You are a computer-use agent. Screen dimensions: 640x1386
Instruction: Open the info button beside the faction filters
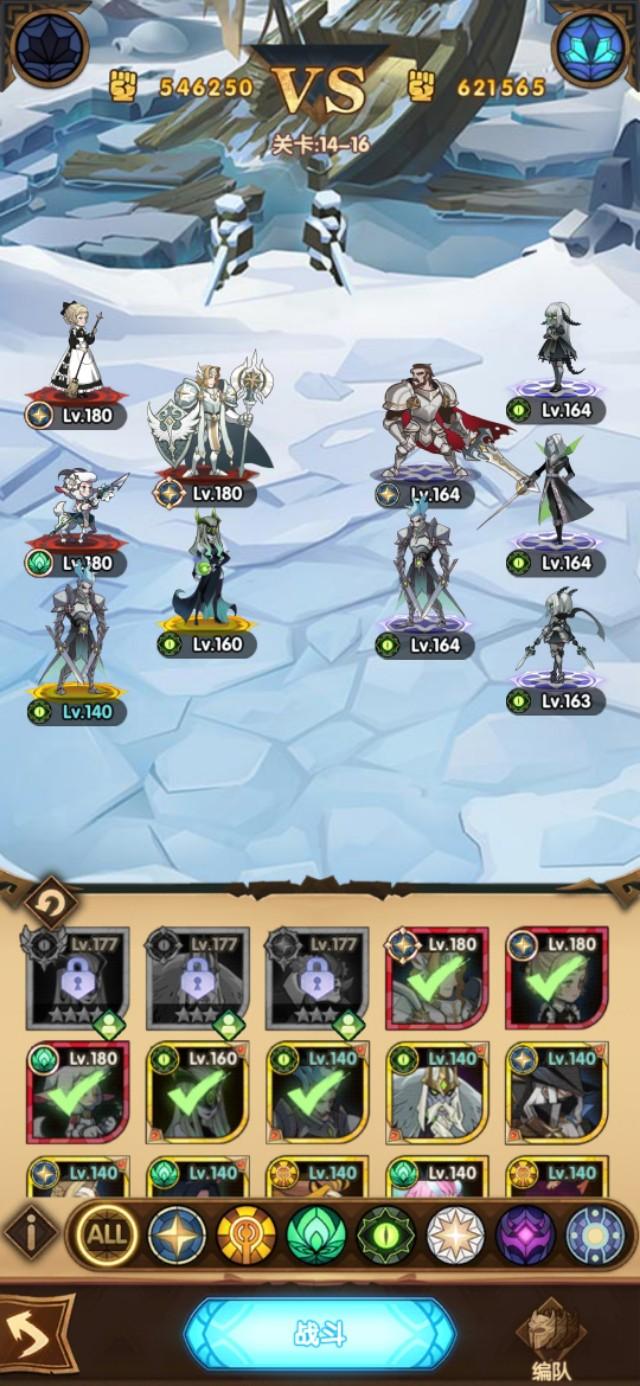[31, 1235]
